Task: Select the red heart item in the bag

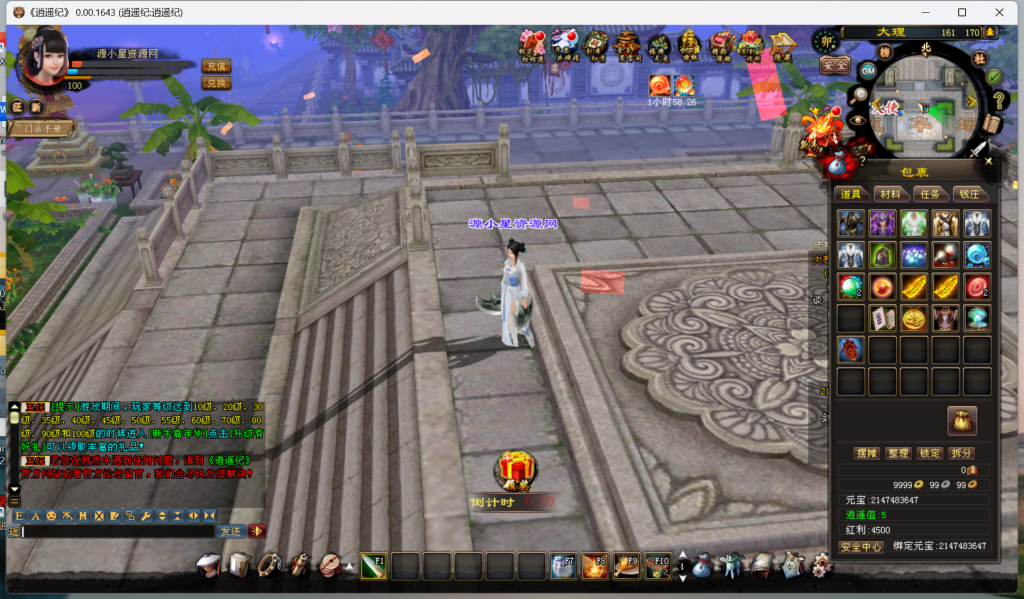Action: tap(851, 349)
